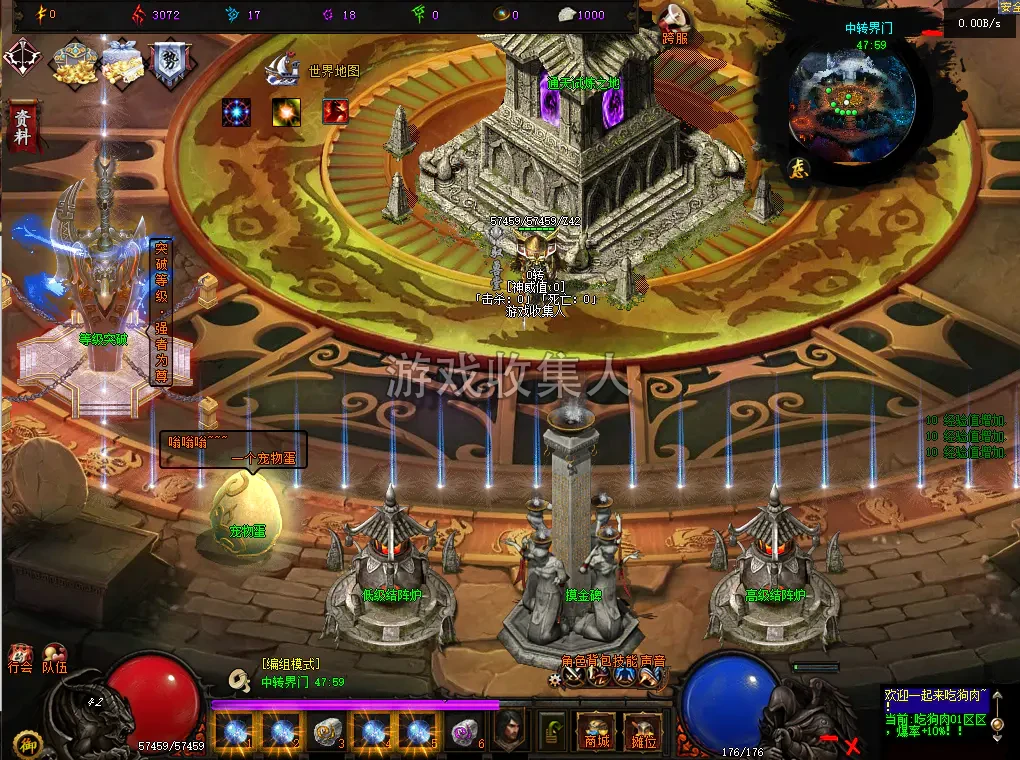This screenshot has height=760, width=1020.
Task: Open the 摊位 stall button
Action: coord(643,732)
